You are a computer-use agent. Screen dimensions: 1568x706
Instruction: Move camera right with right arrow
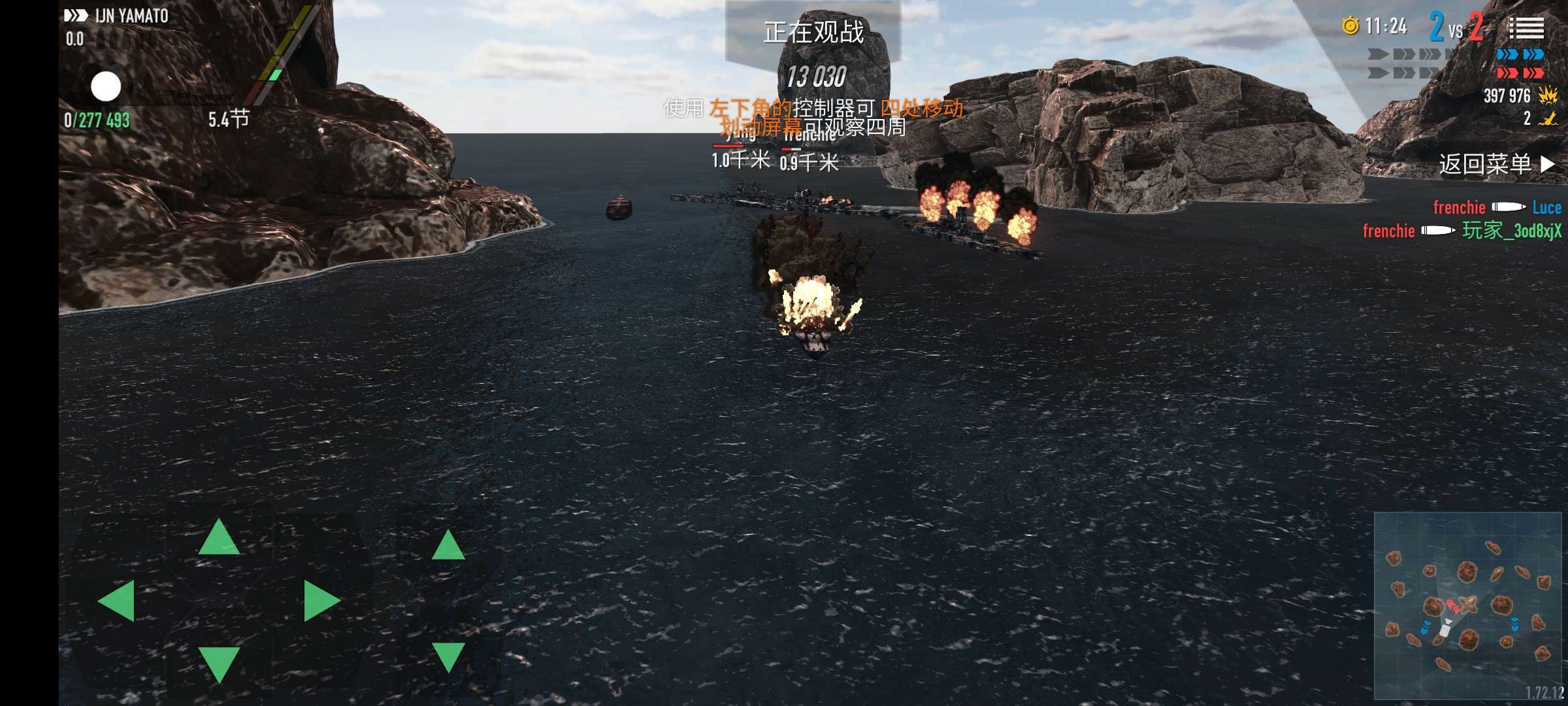321,600
